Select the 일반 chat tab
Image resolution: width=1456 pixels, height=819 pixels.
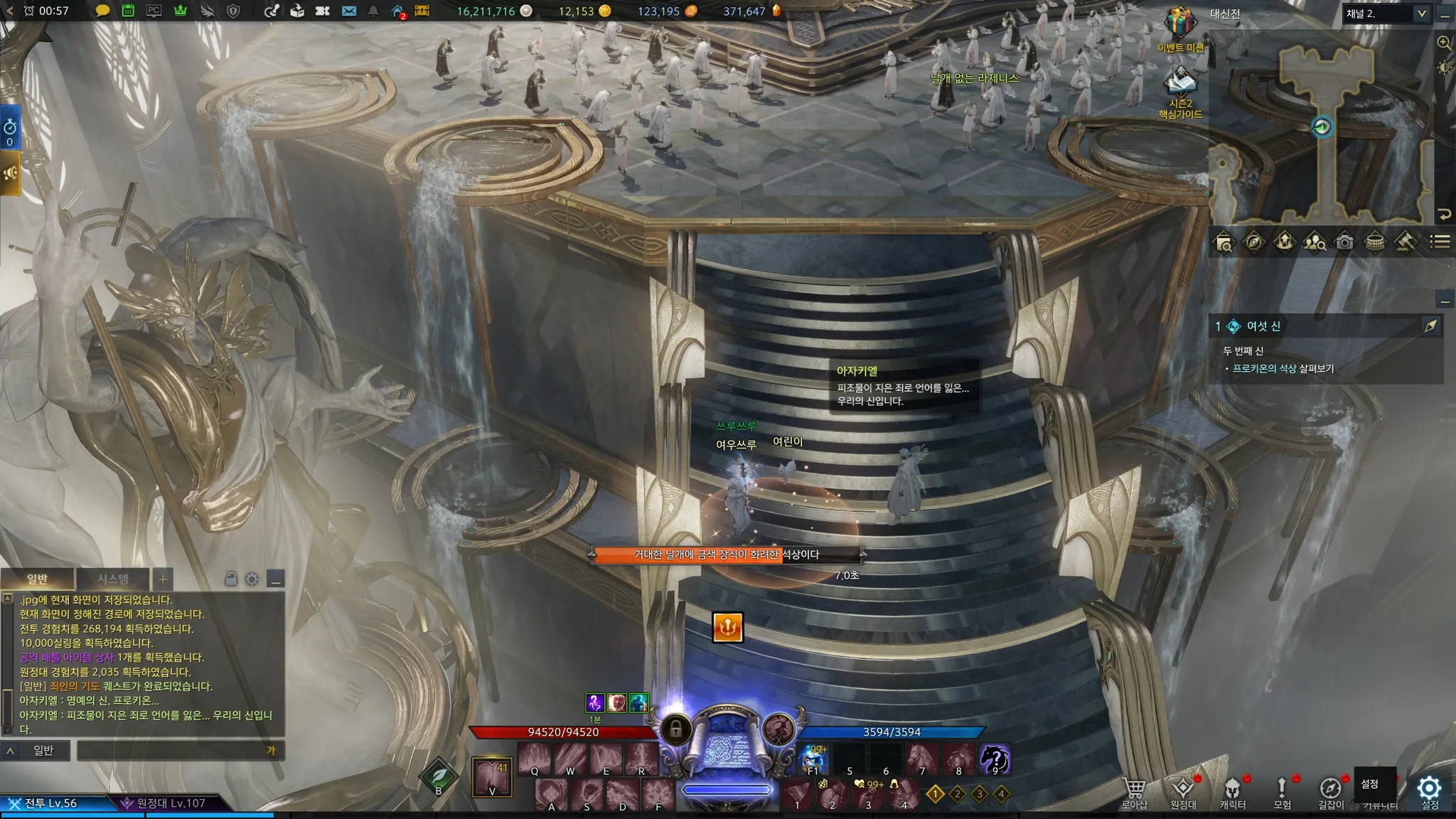coord(37,579)
